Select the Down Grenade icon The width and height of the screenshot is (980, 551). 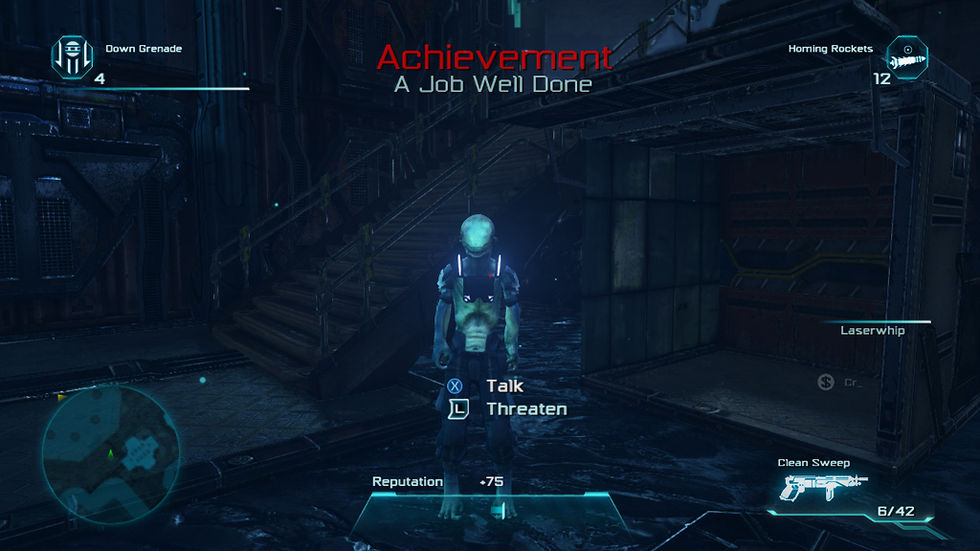(x=71, y=56)
